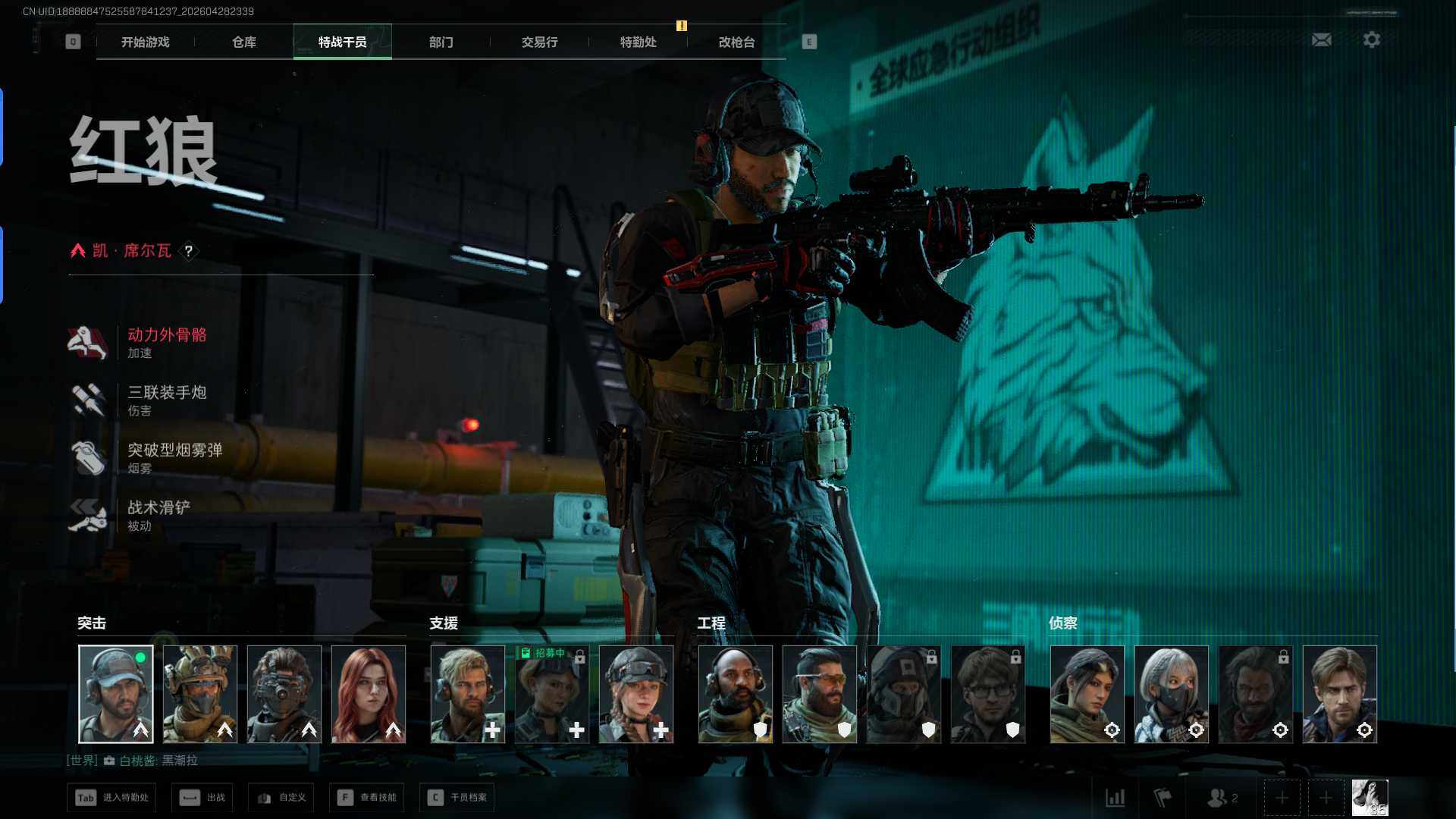Open the 仓库 warehouse tab

point(244,42)
